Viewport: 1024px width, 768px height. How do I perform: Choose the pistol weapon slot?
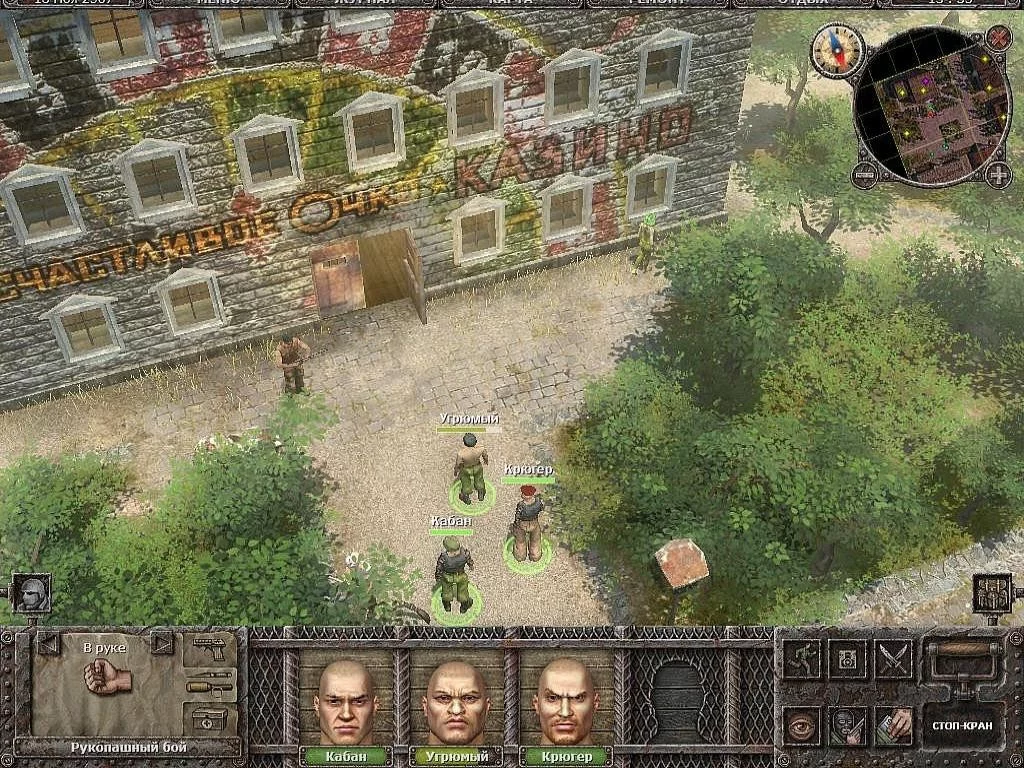[x=210, y=649]
